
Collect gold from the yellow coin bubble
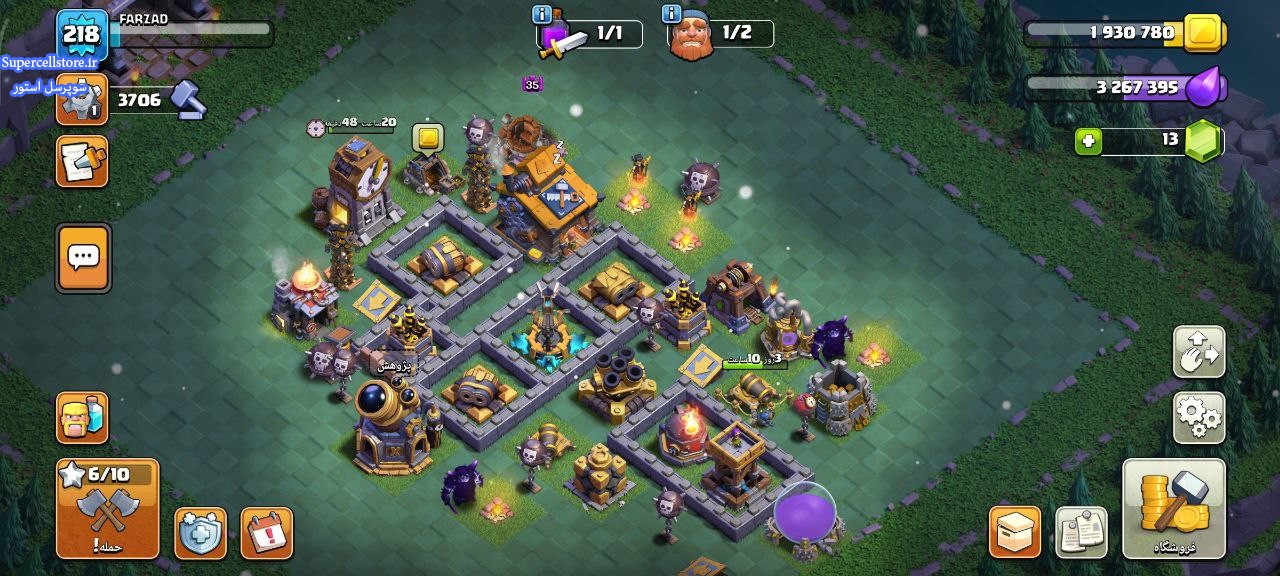click(428, 138)
